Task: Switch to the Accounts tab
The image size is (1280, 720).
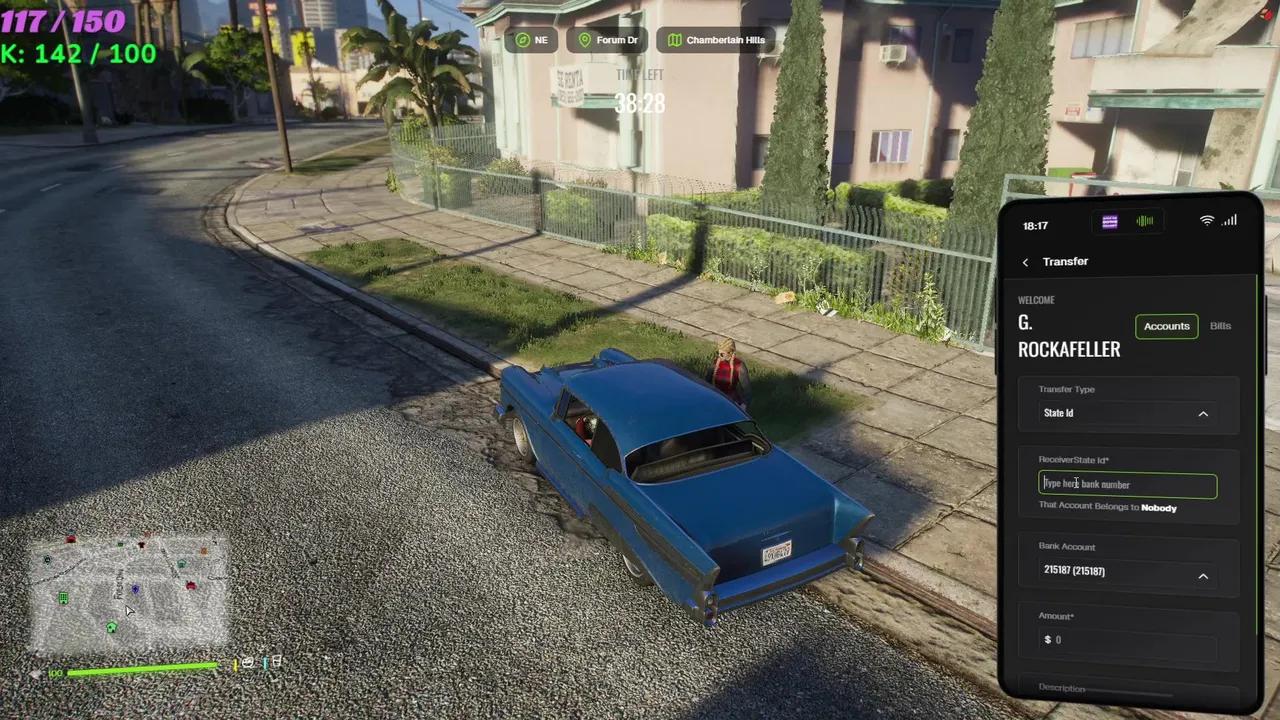Action: point(1166,326)
